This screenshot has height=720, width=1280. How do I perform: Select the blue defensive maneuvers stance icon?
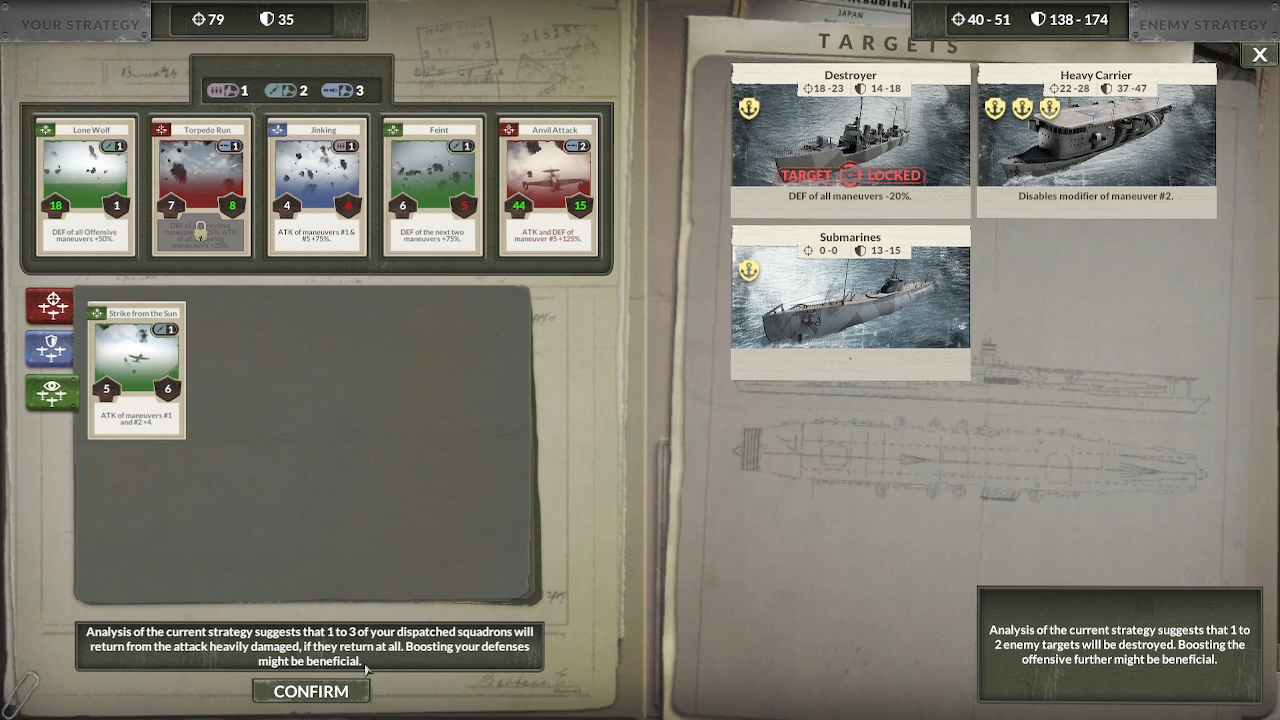coord(49,349)
